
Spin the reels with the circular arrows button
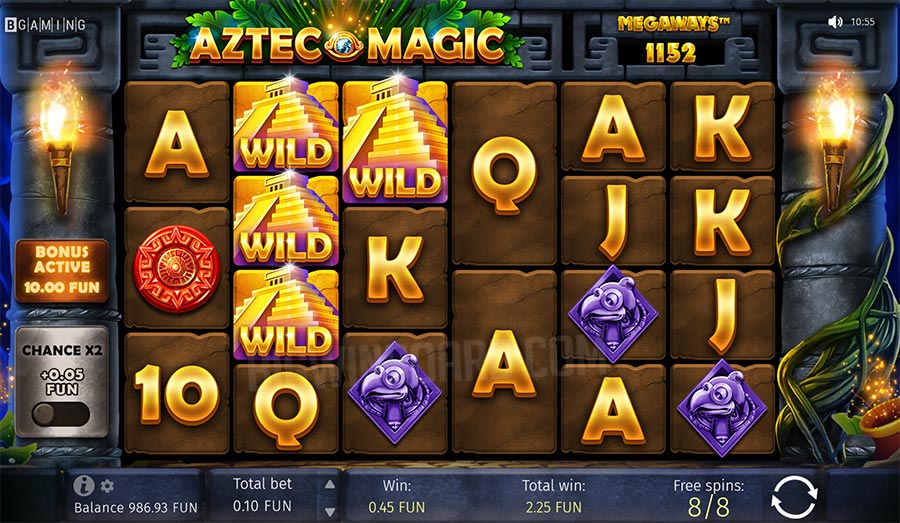tap(795, 496)
